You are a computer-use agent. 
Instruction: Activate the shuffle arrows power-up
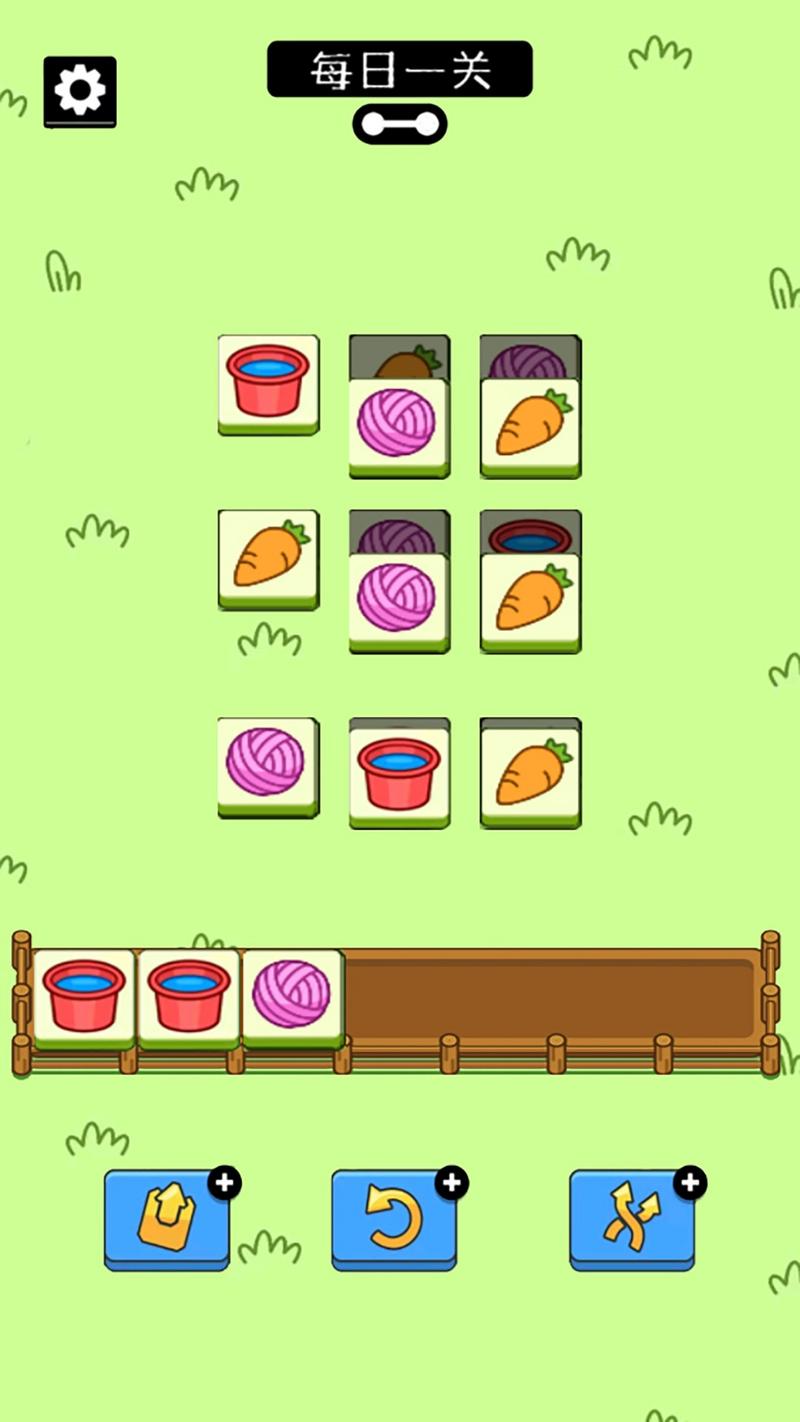click(632, 1220)
